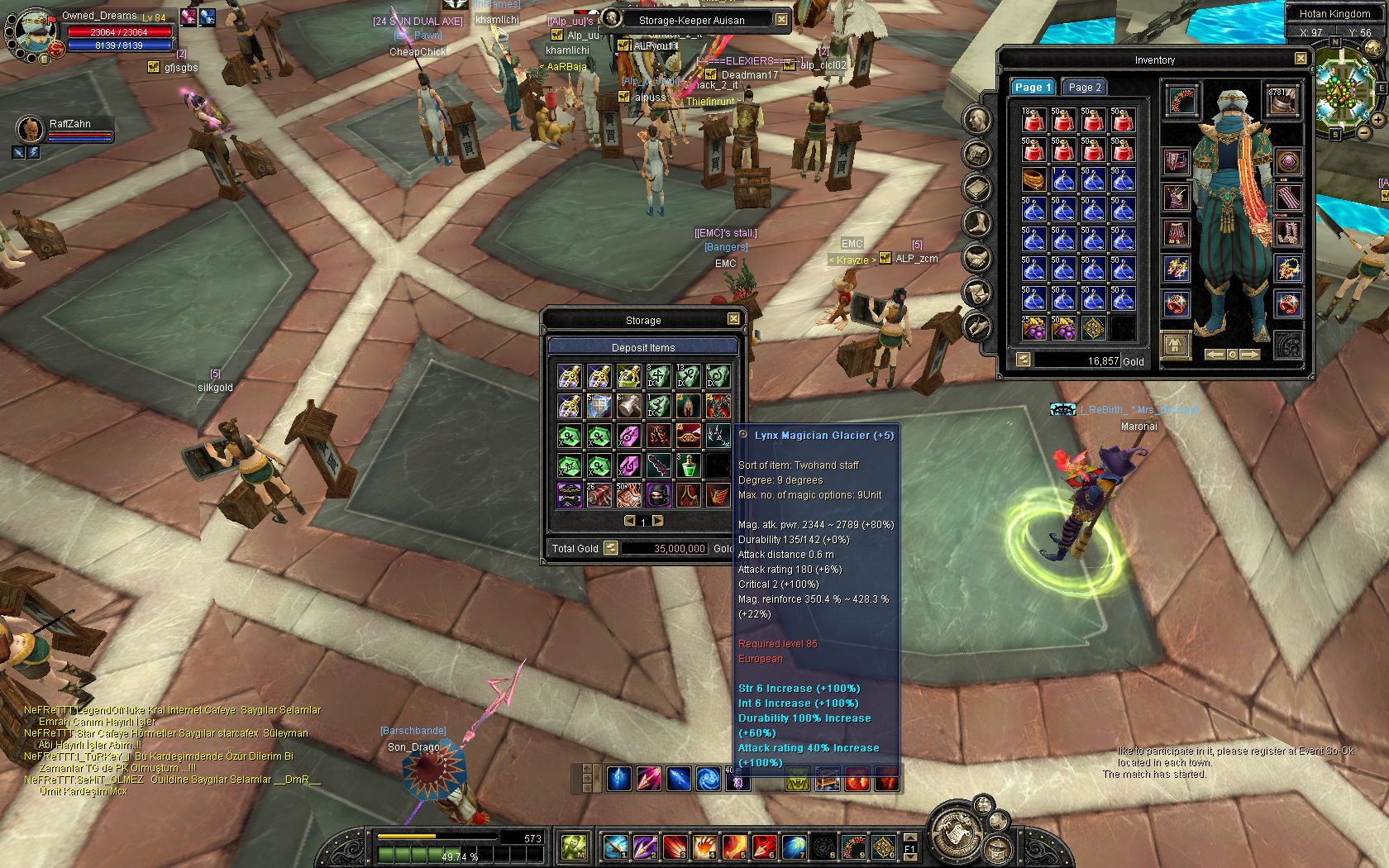Open the handshake icon side menu

click(977, 260)
